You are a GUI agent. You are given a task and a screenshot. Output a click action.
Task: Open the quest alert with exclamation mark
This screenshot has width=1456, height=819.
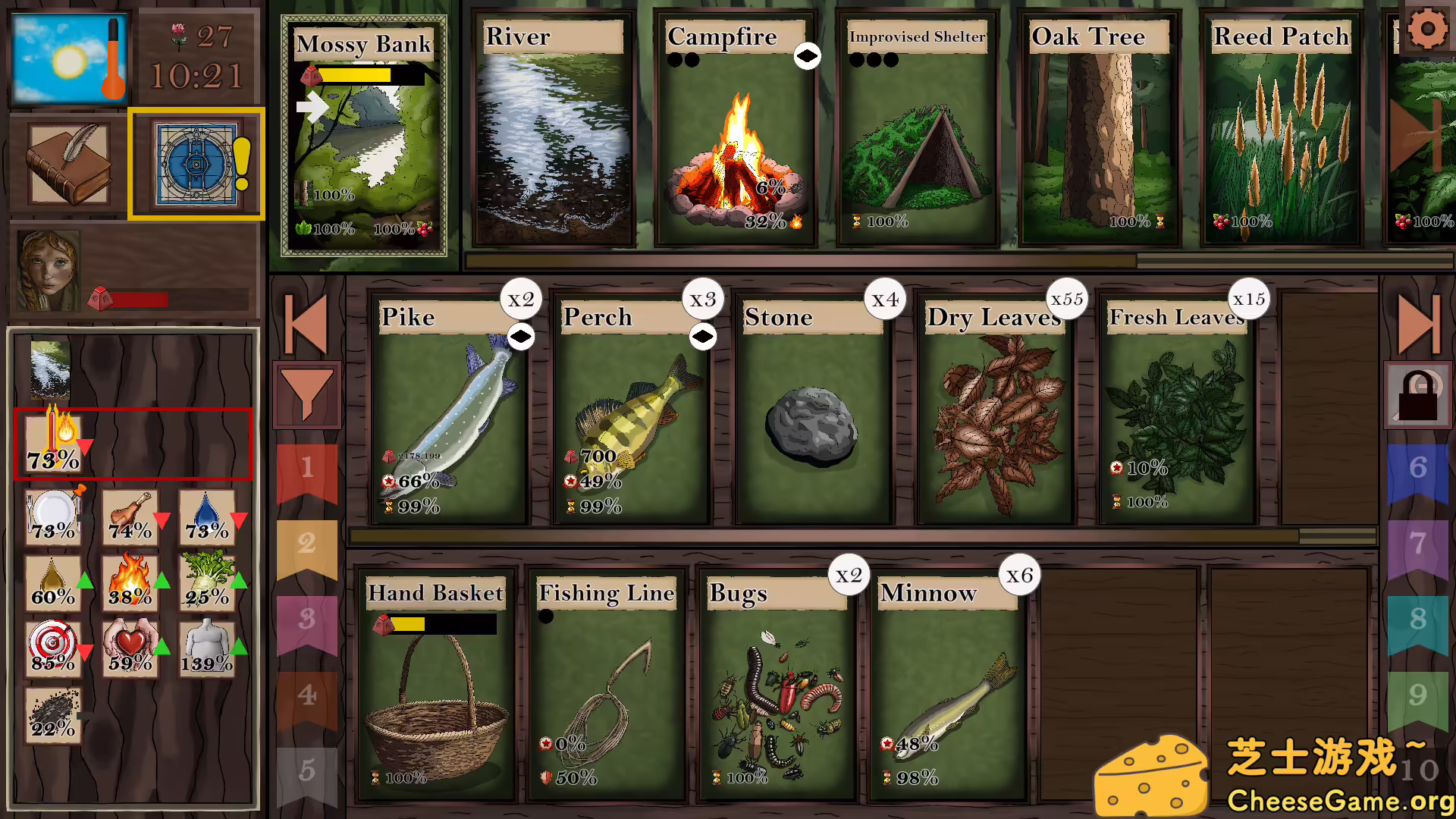coord(196,163)
